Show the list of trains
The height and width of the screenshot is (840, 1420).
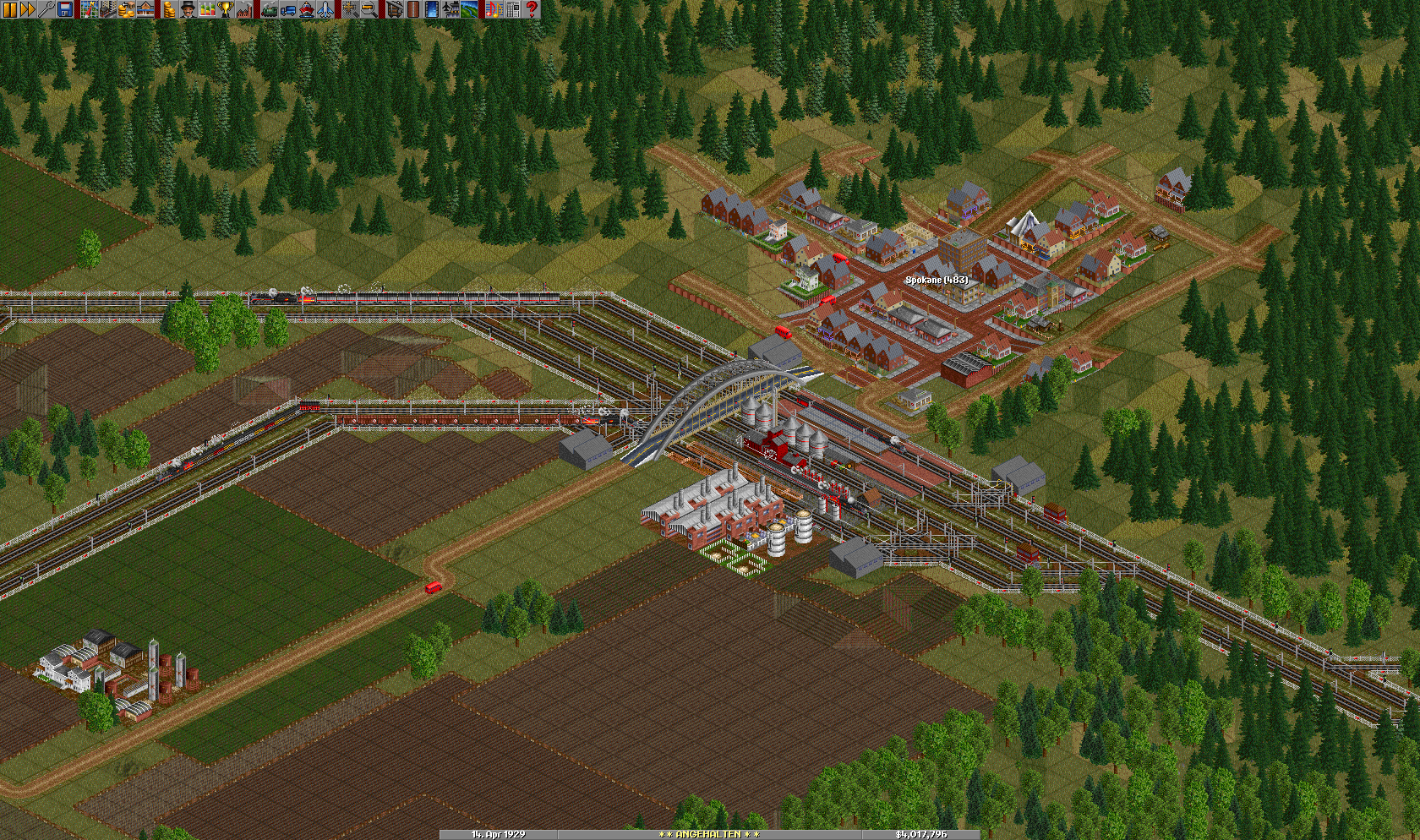pyautogui.click(x=270, y=9)
